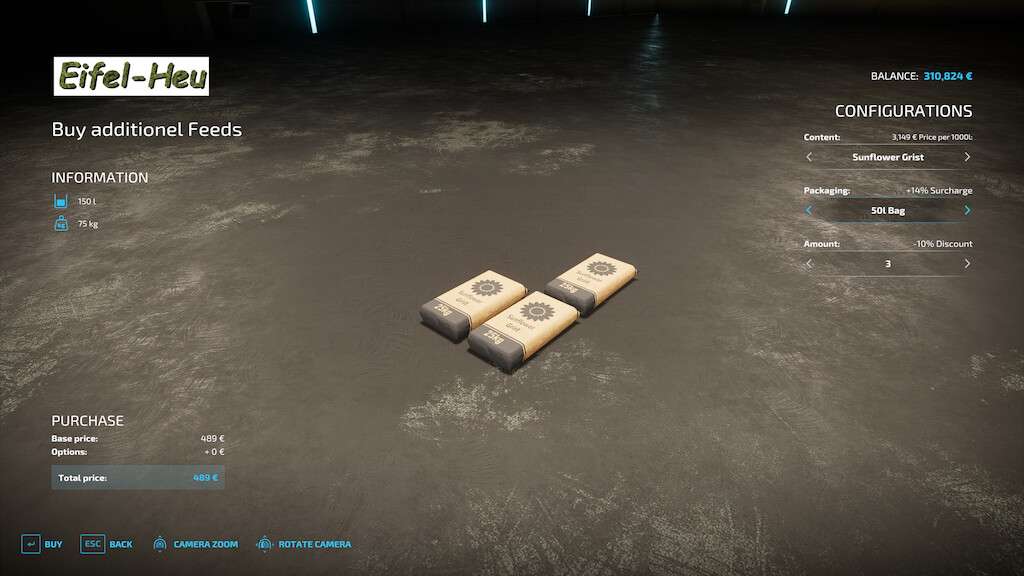
Task: Select previous Packaging option
Action: [809, 210]
